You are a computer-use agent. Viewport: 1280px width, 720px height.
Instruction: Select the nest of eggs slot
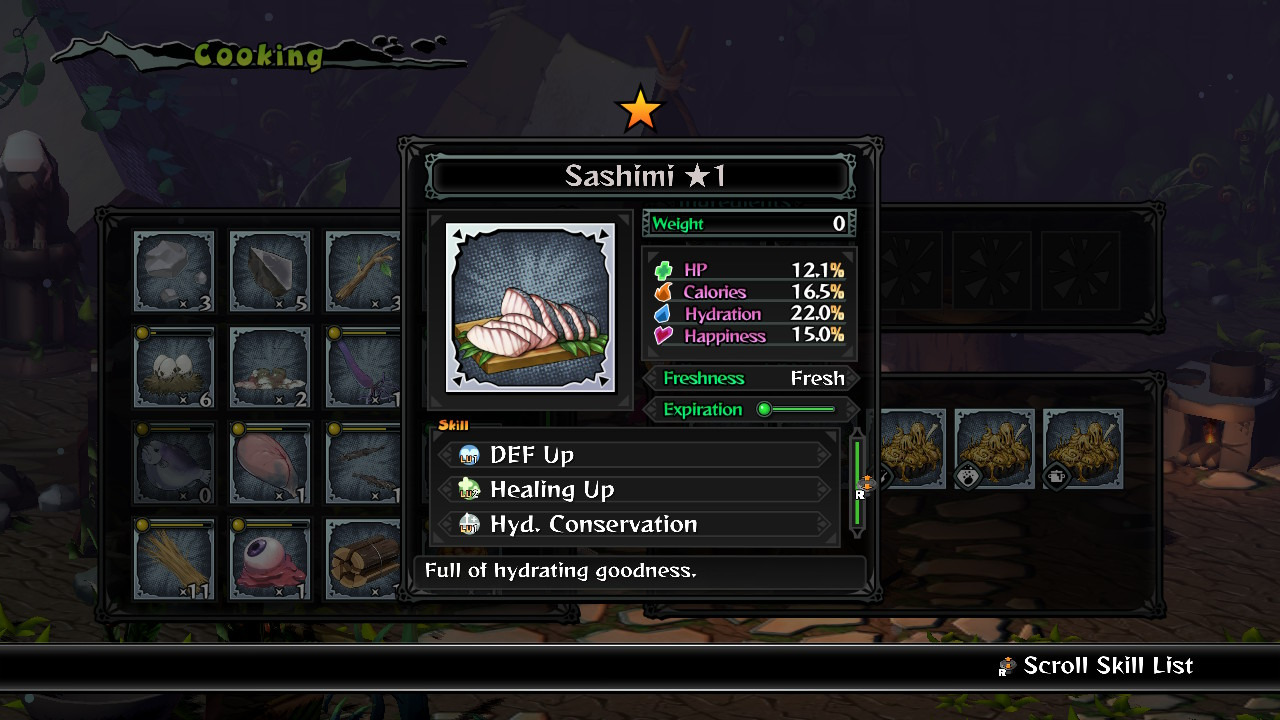(174, 367)
